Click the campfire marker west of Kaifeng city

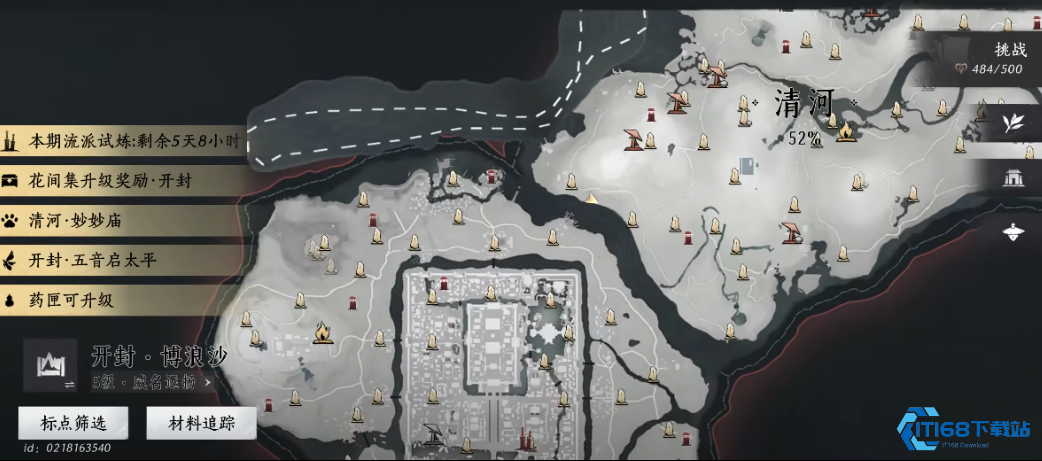pyautogui.click(x=322, y=331)
